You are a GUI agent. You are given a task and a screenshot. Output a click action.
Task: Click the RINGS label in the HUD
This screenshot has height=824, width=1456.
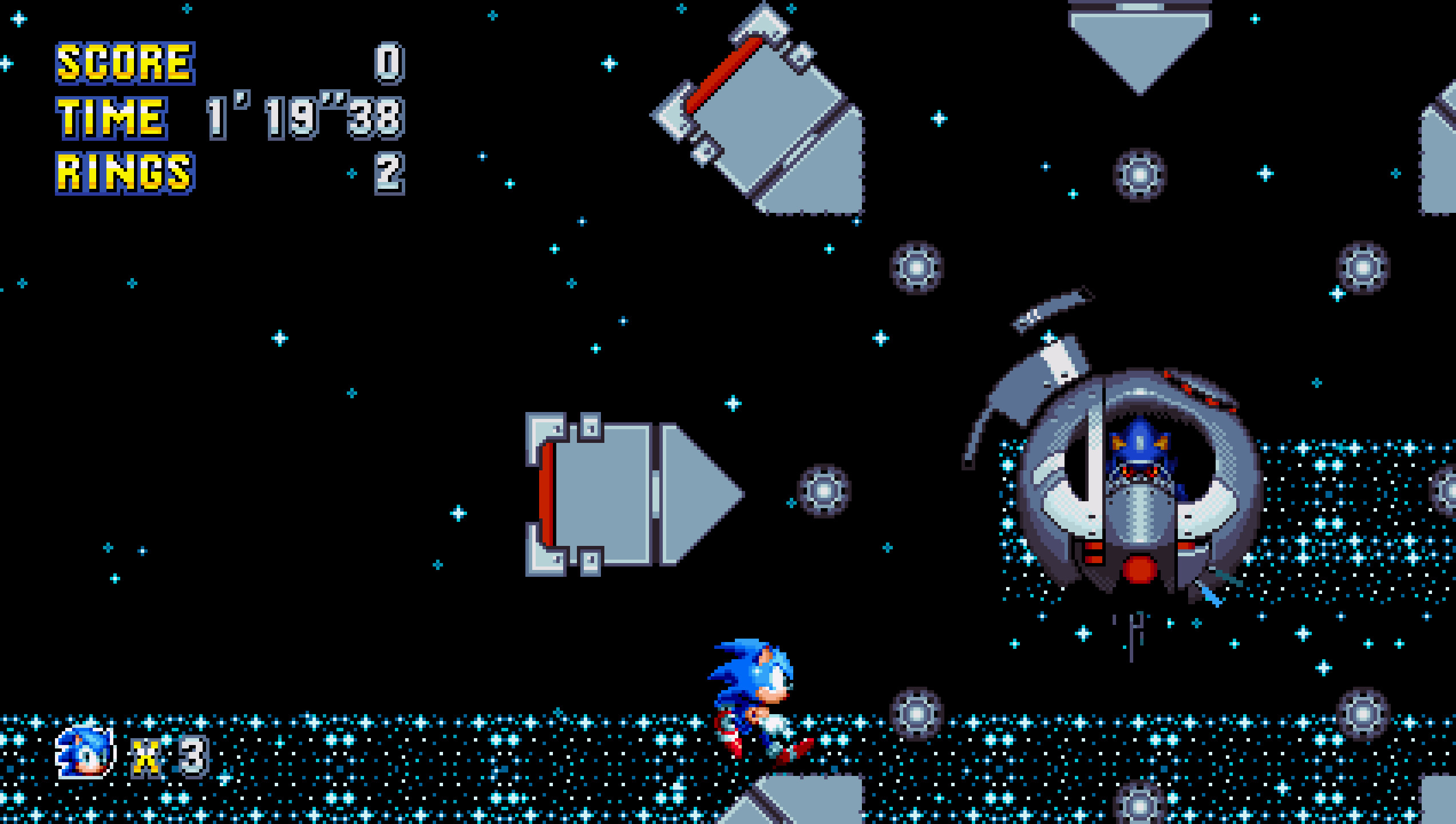pos(123,172)
